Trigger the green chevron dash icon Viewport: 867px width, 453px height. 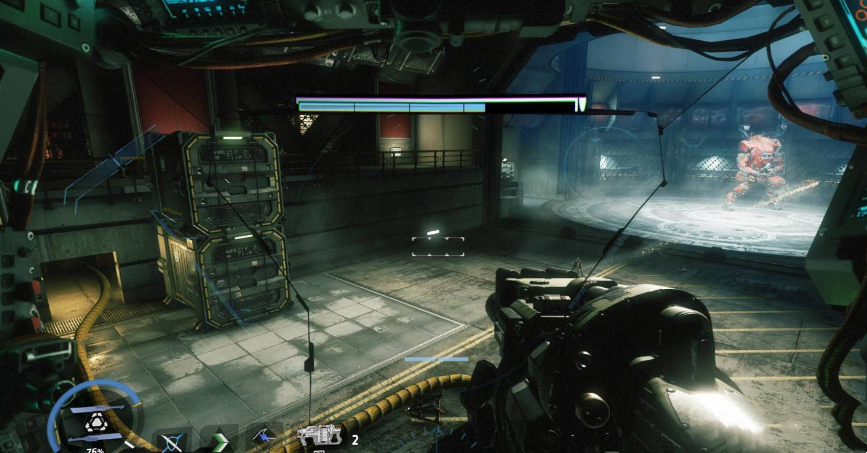click(x=220, y=438)
